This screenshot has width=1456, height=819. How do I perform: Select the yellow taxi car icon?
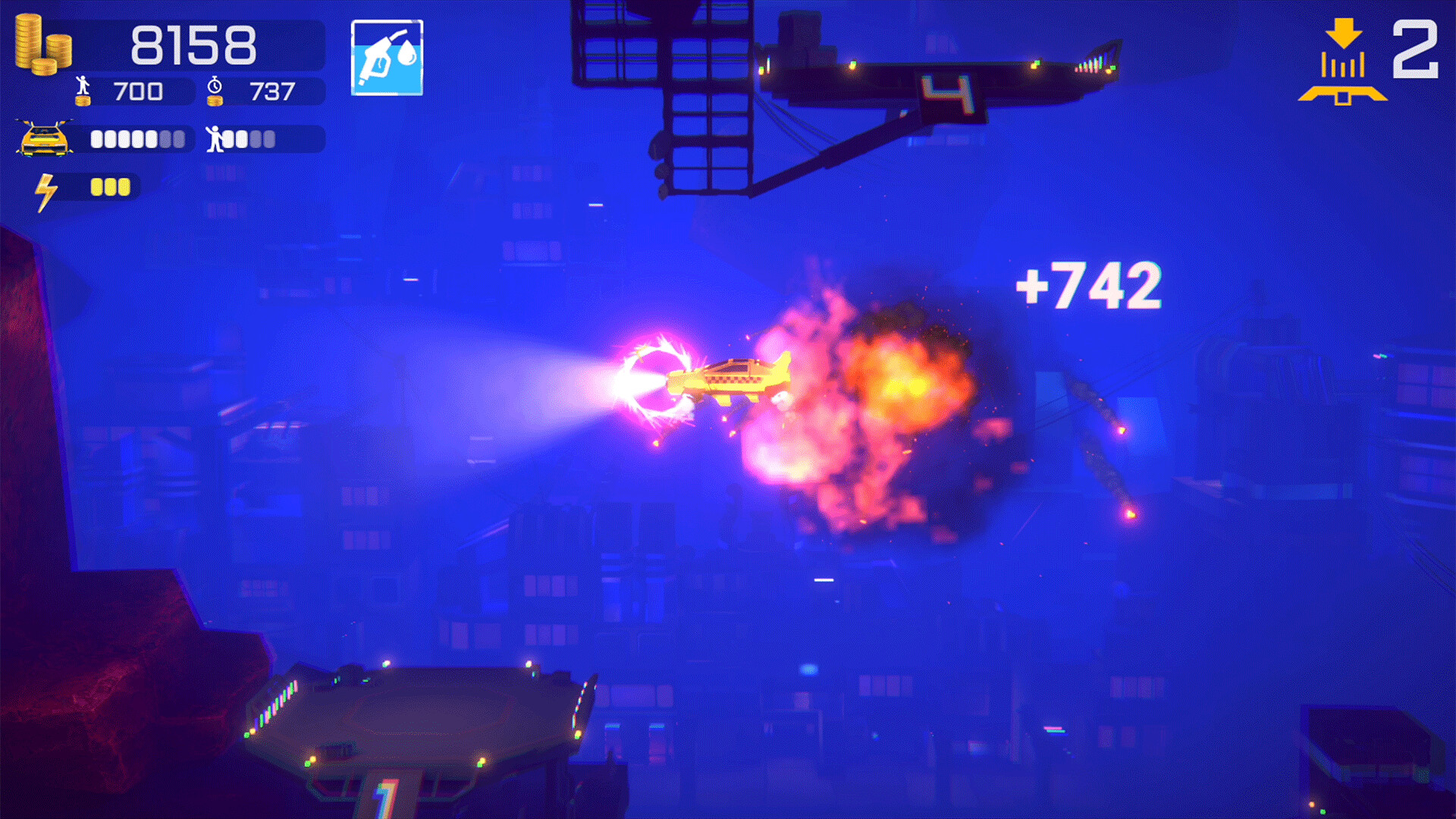44,140
